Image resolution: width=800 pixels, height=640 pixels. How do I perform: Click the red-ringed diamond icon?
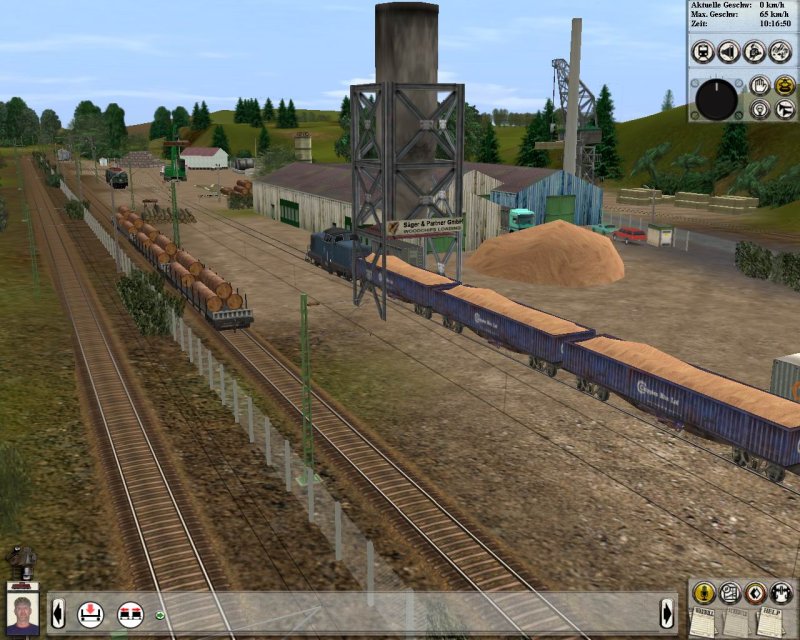pyautogui.click(x=755, y=592)
